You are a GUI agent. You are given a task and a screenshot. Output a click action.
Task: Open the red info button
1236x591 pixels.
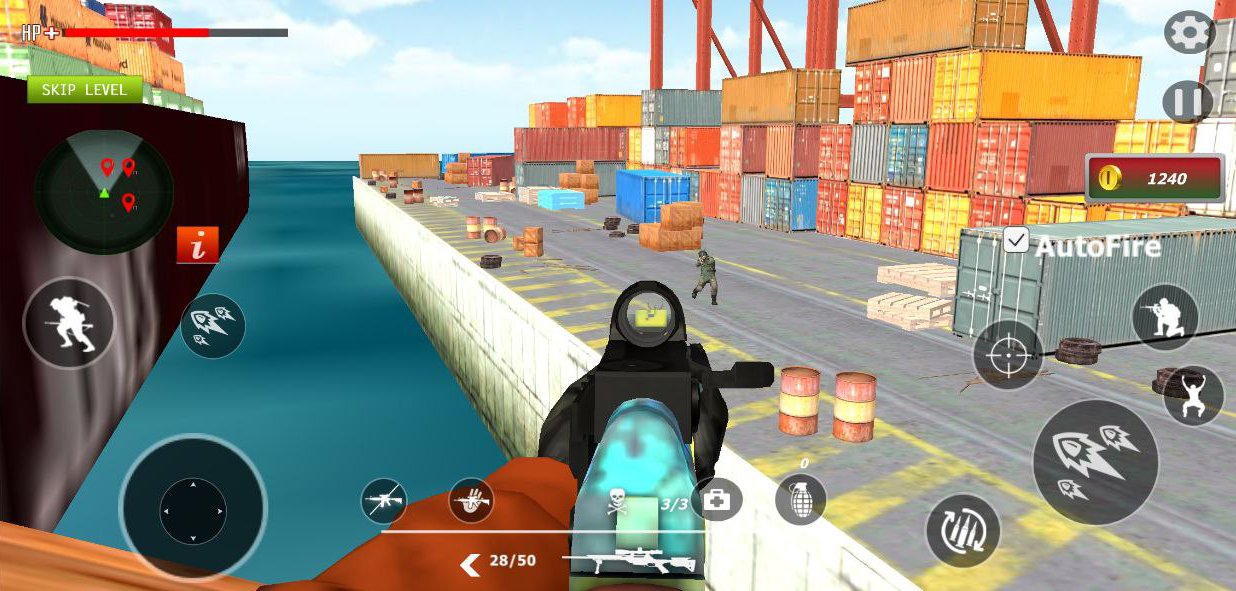(197, 244)
